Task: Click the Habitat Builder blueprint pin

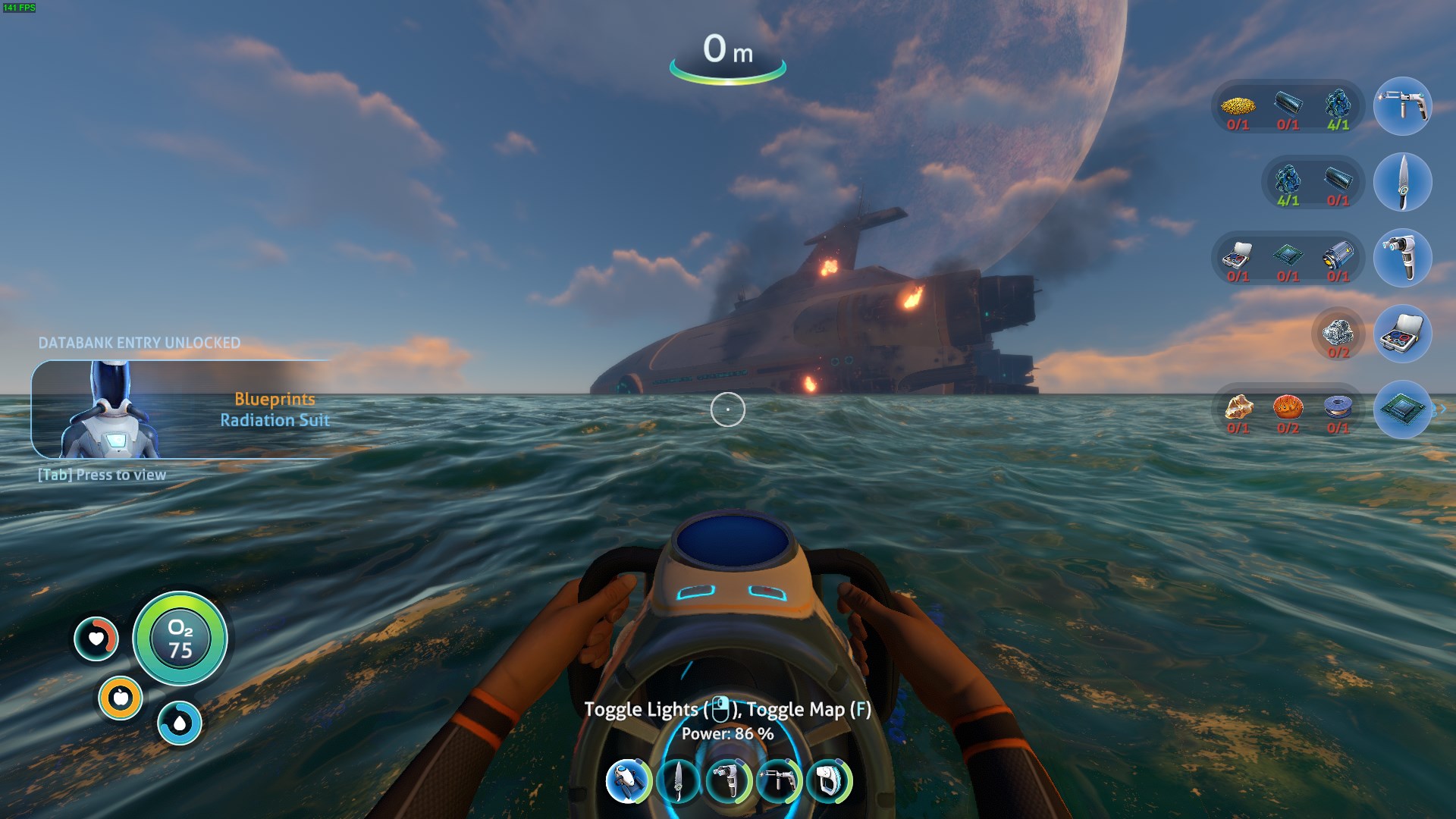Action: coord(1401,258)
